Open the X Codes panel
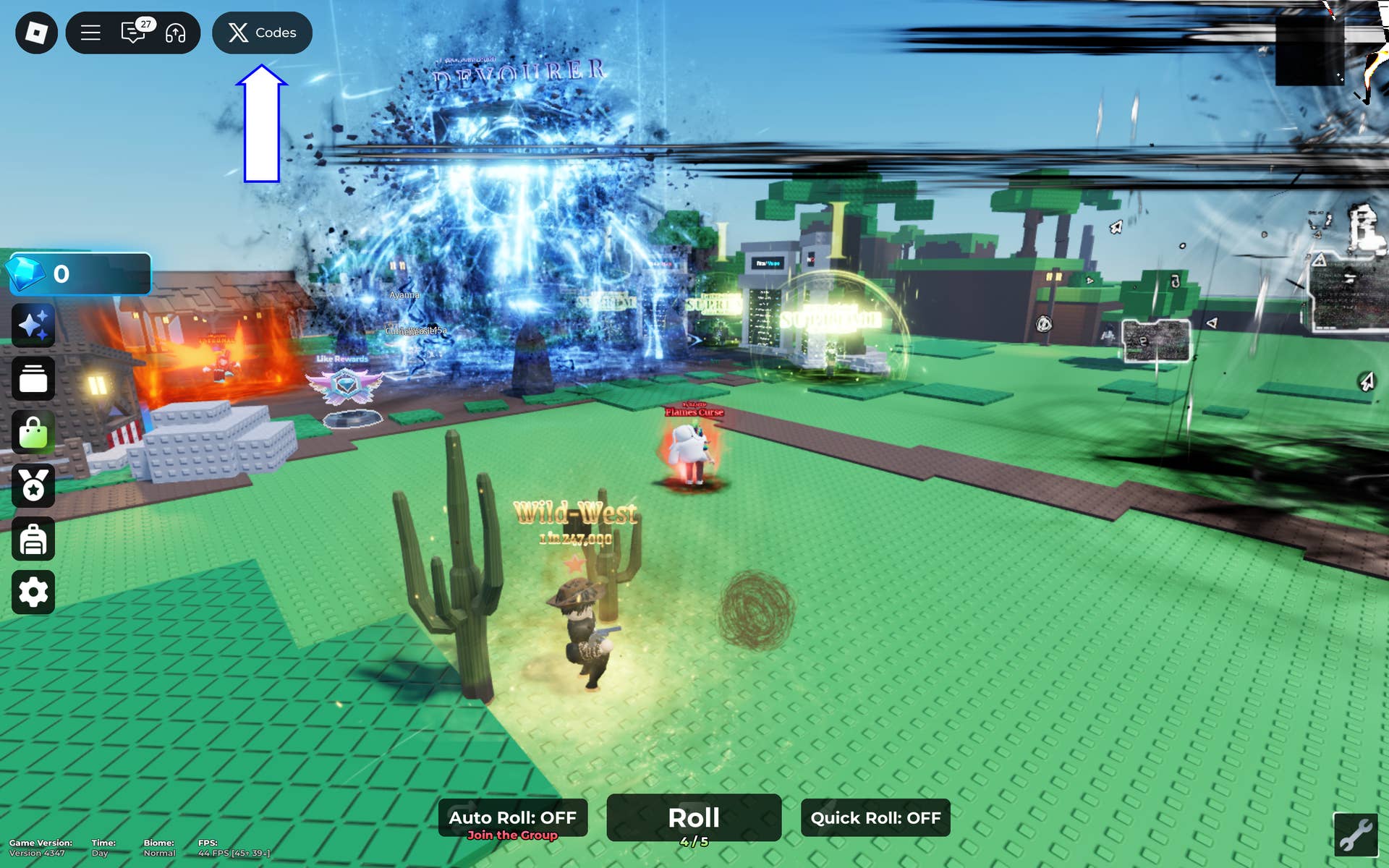Image resolution: width=1389 pixels, height=868 pixels. coord(262,33)
